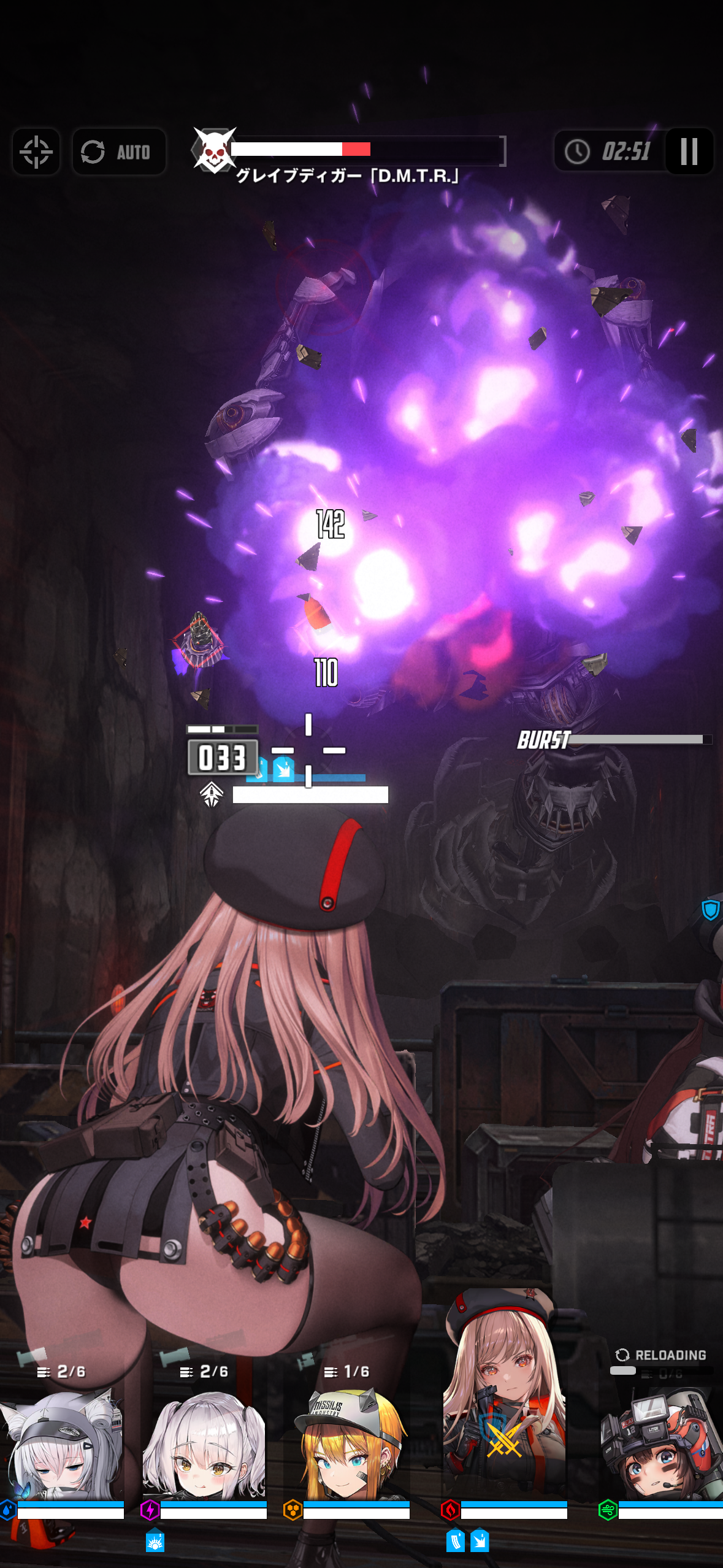This screenshot has width=723, height=1568.
Task: Pause the battle
Action: tap(689, 151)
